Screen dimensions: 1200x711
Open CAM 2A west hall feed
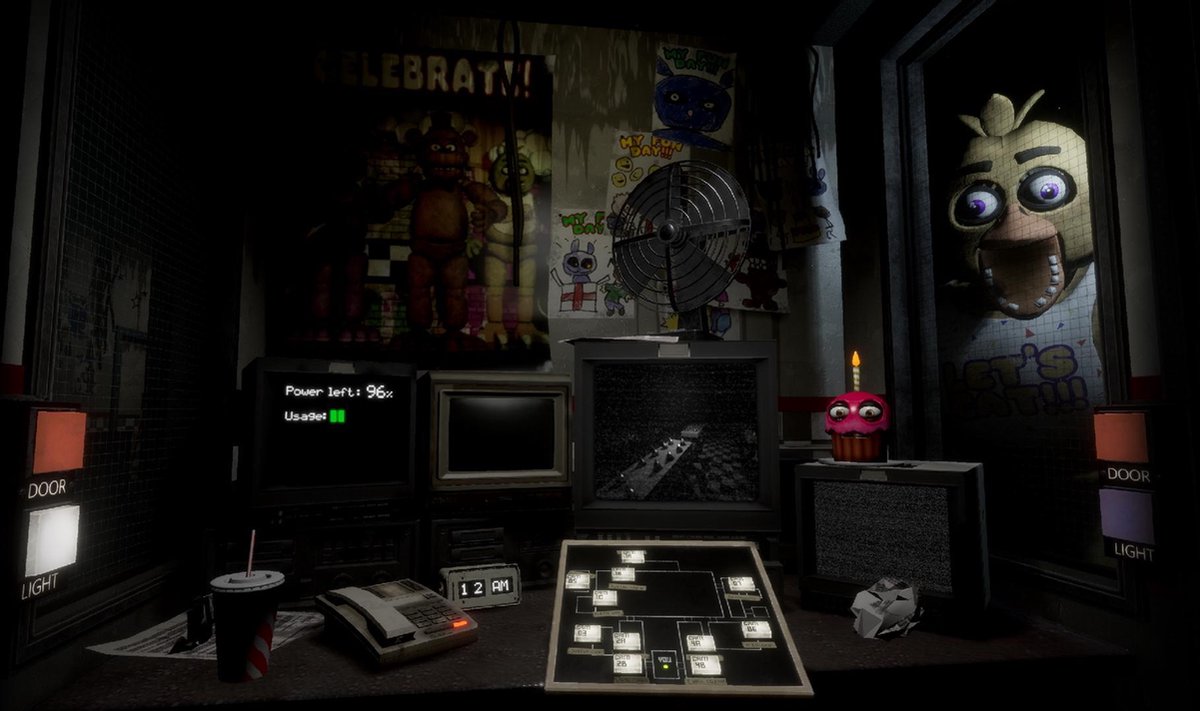click(x=629, y=641)
